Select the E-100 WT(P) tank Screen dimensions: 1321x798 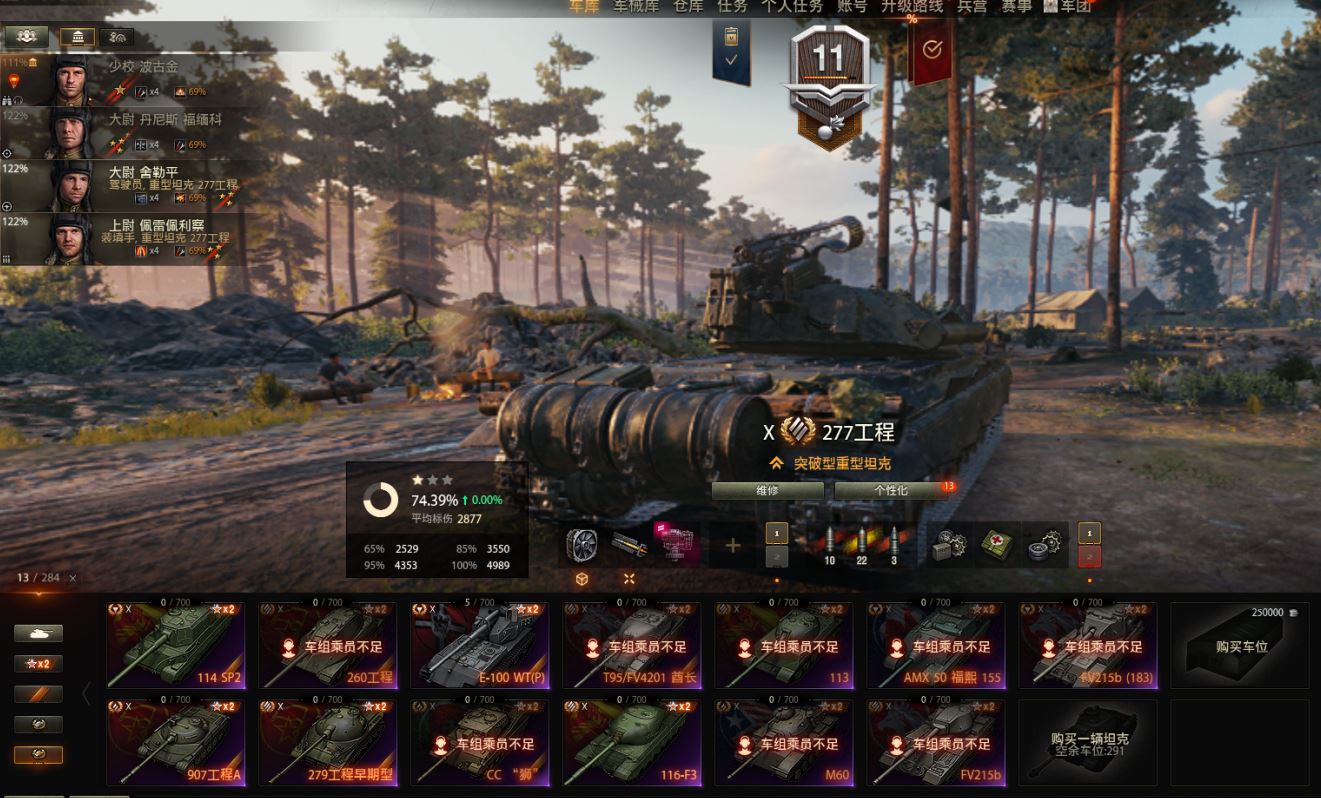click(x=480, y=645)
